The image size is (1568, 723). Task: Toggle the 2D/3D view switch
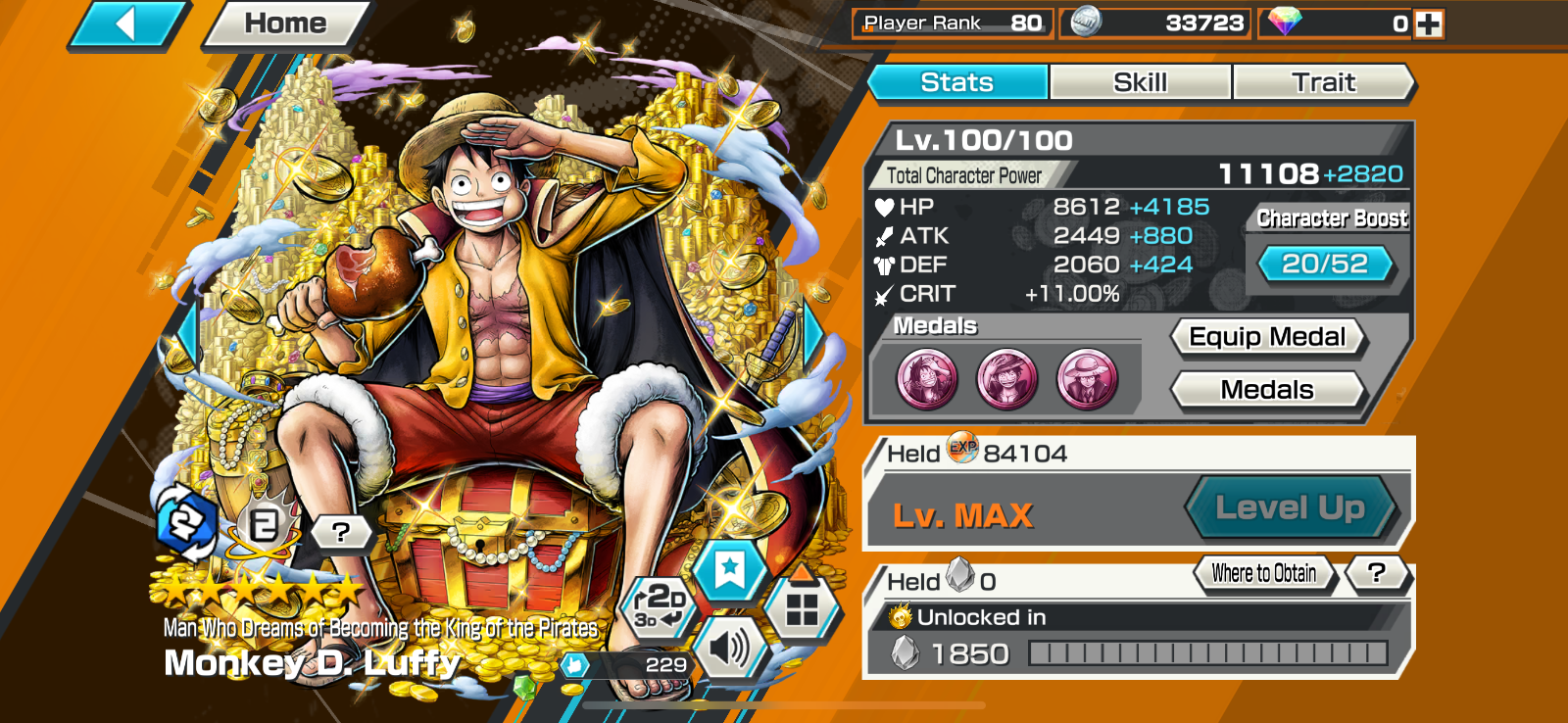[x=660, y=605]
